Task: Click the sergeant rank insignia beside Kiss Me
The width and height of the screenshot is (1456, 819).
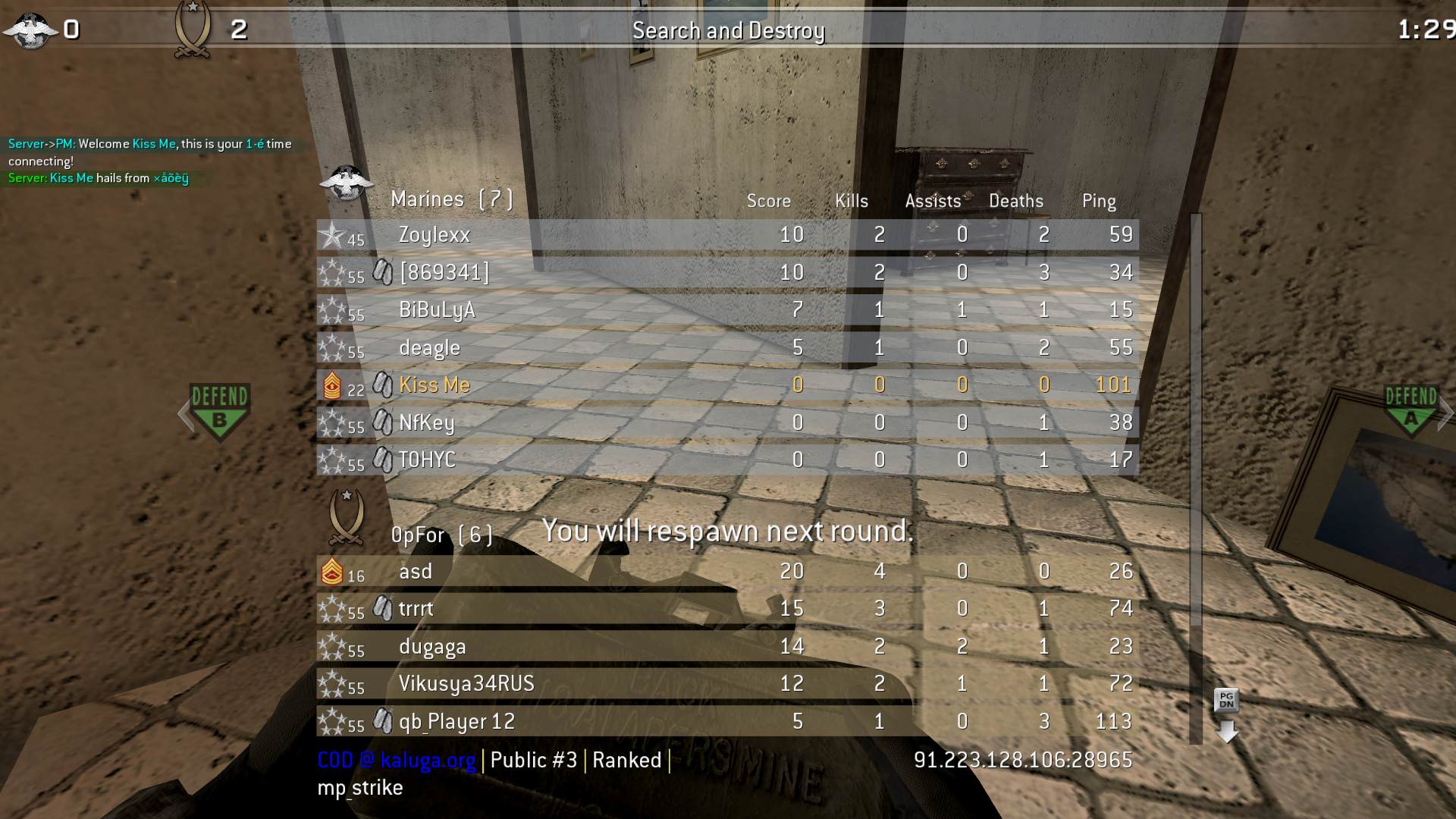Action: pos(332,384)
